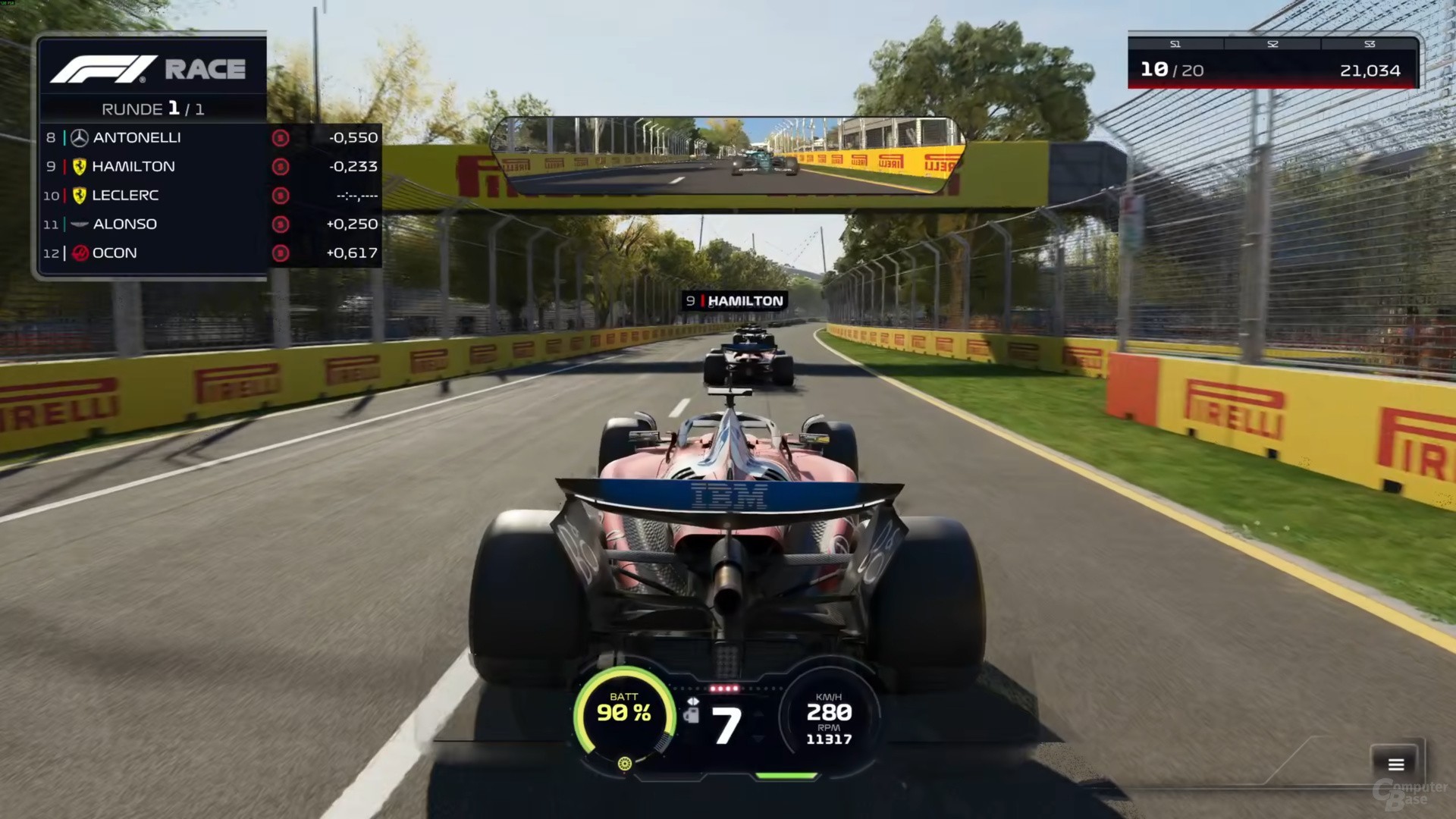Open the hamburger menu button

(1396, 764)
